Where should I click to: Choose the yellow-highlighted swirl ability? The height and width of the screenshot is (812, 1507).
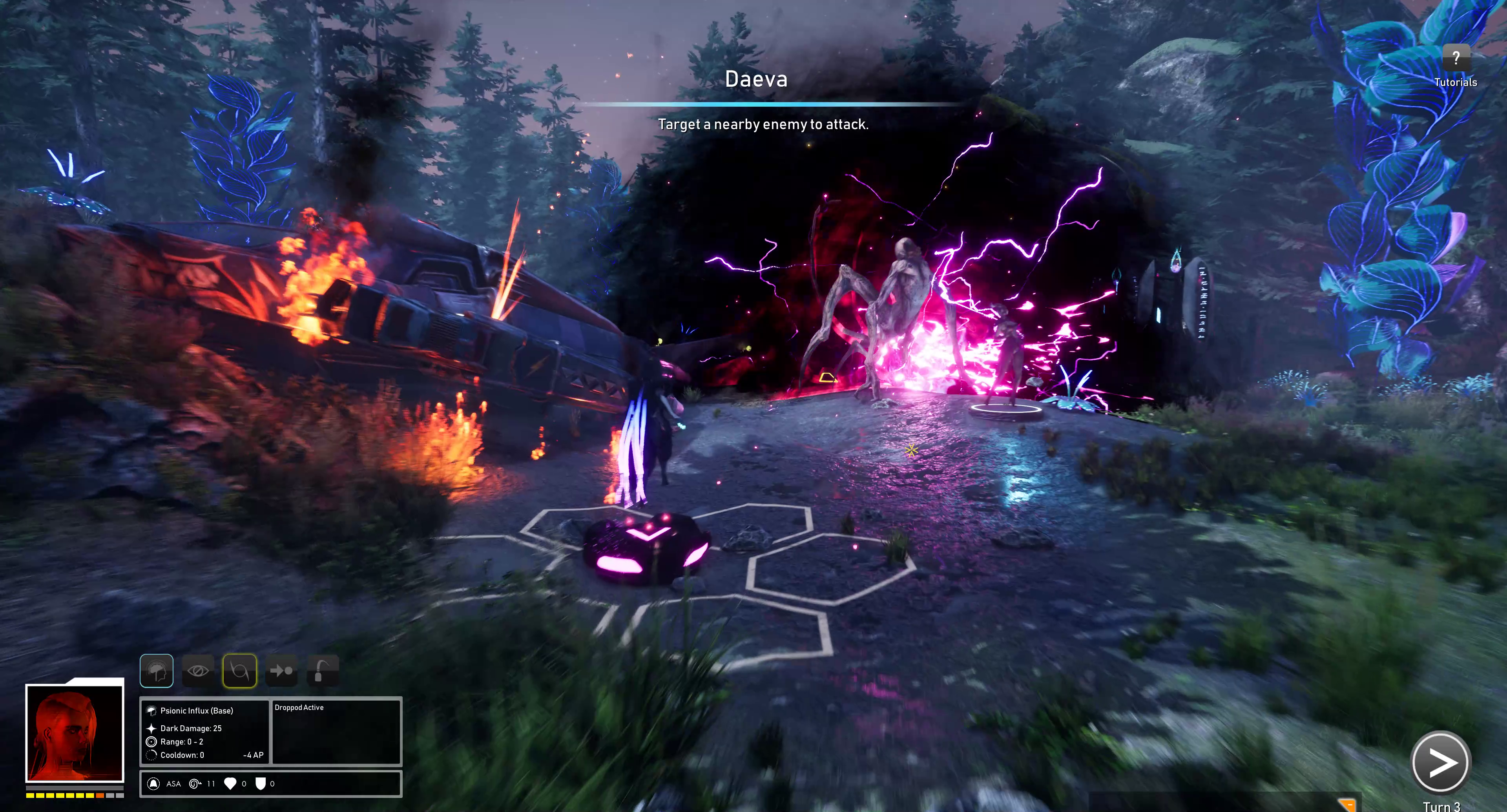pyautogui.click(x=239, y=670)
